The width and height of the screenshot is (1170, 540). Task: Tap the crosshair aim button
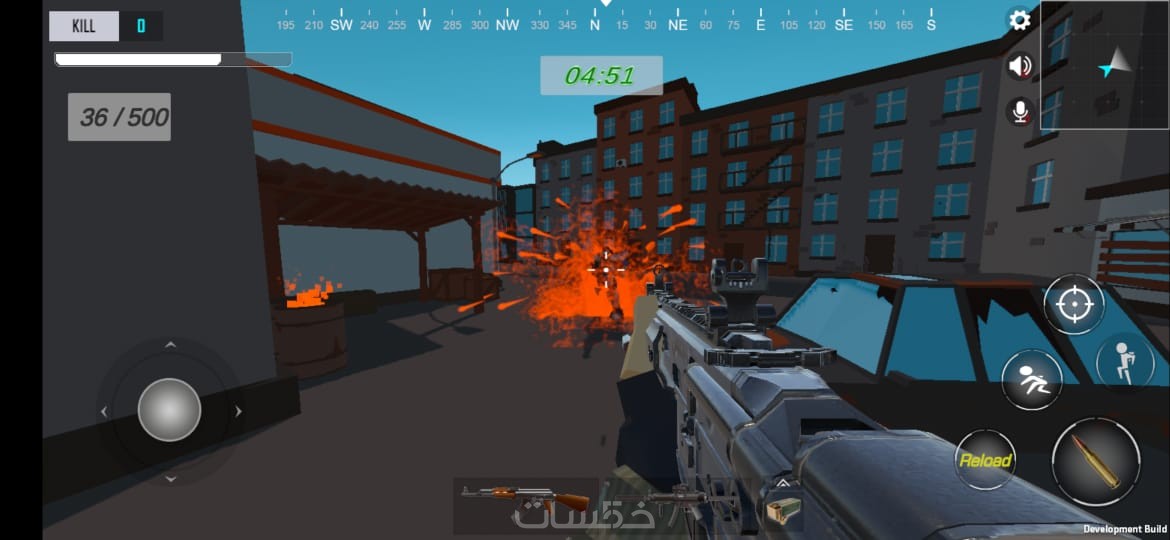(x=1074, y=304)
